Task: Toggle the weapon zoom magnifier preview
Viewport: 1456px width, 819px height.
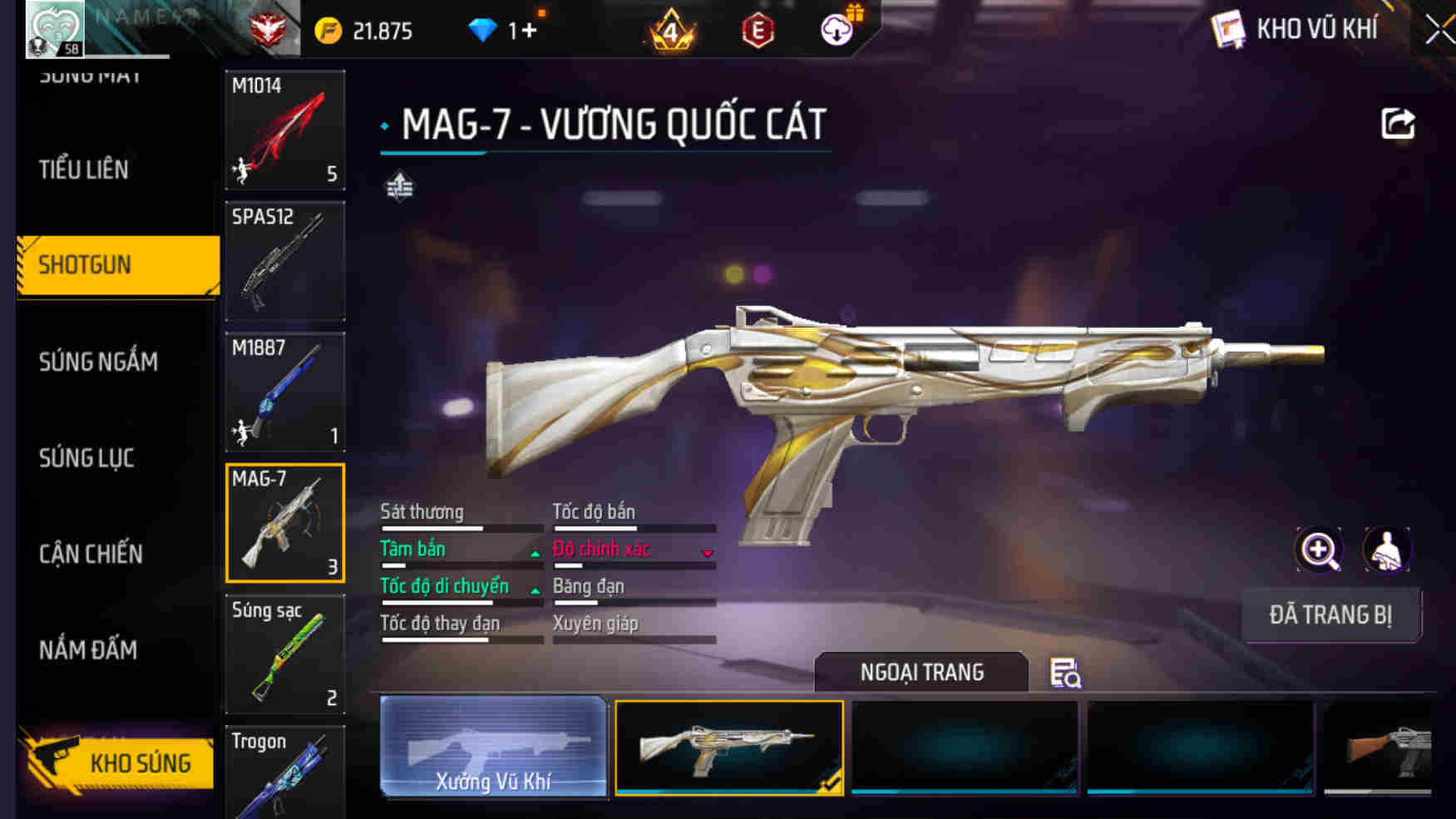Action: pos(1319,550)
